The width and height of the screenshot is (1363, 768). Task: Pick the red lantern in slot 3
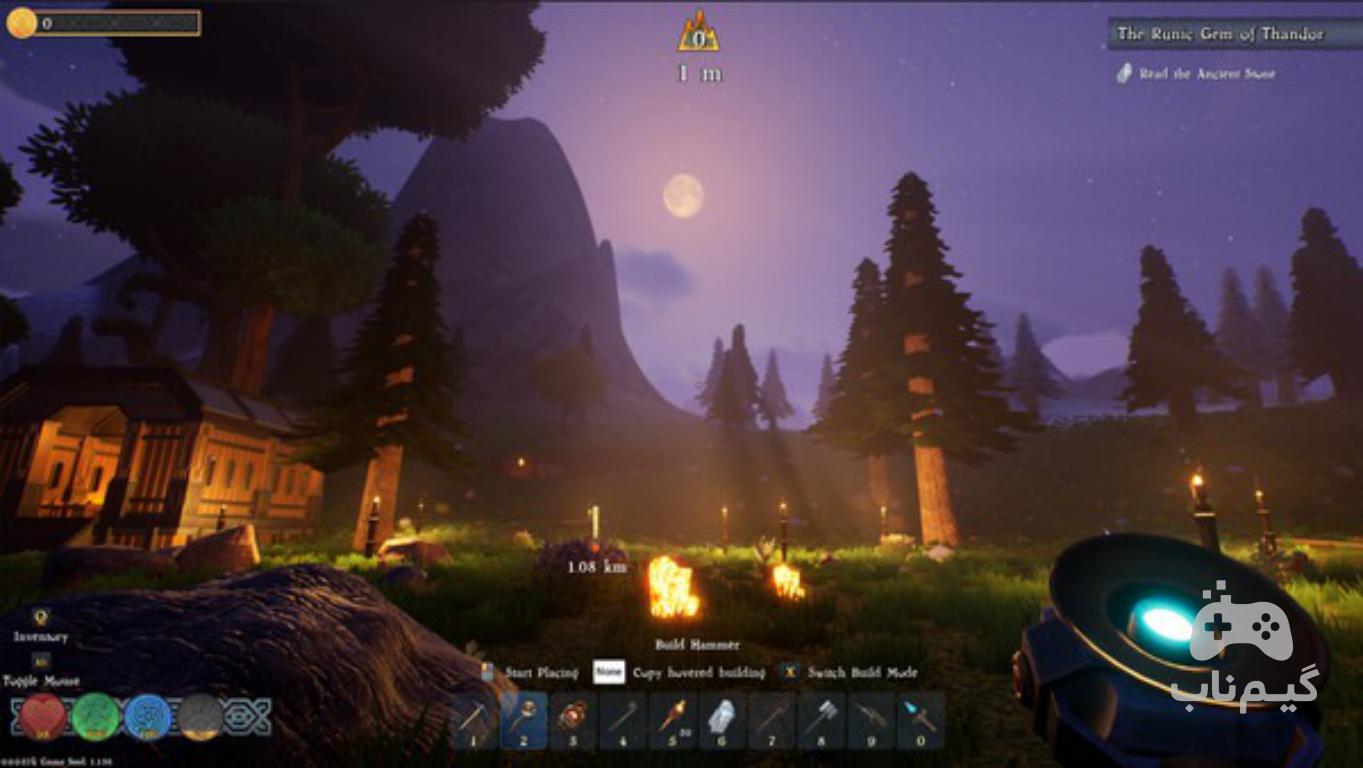574,720
